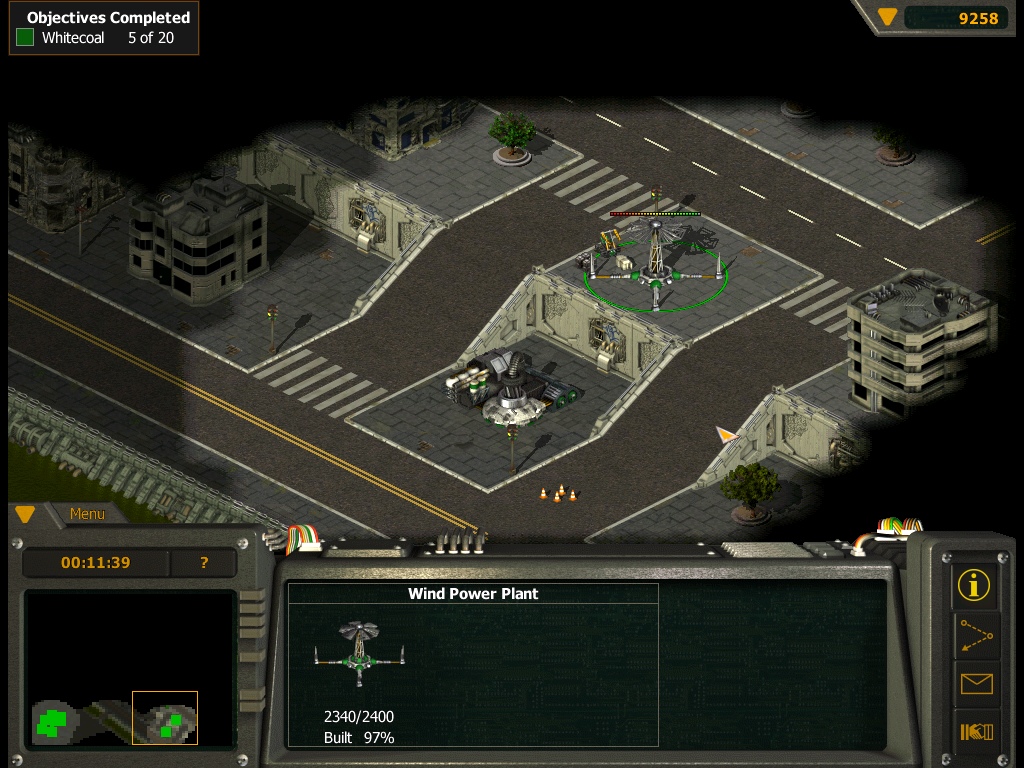Open diplomacy with the handshake button
Image resolution: width=1024 pixels, height=768 pixels.
pos(974,732)
